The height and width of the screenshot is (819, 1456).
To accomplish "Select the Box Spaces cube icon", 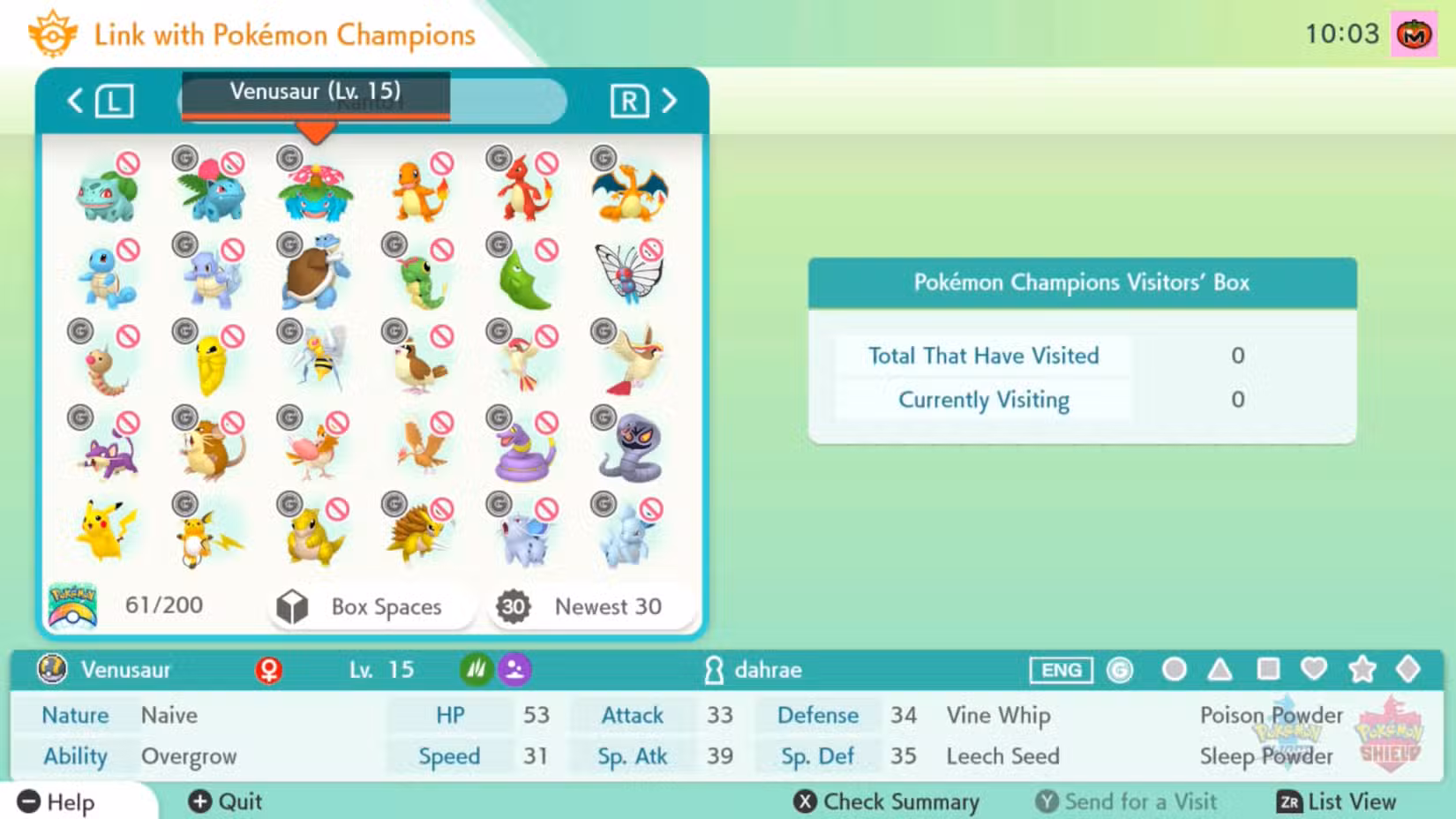I will coord(294,606).
